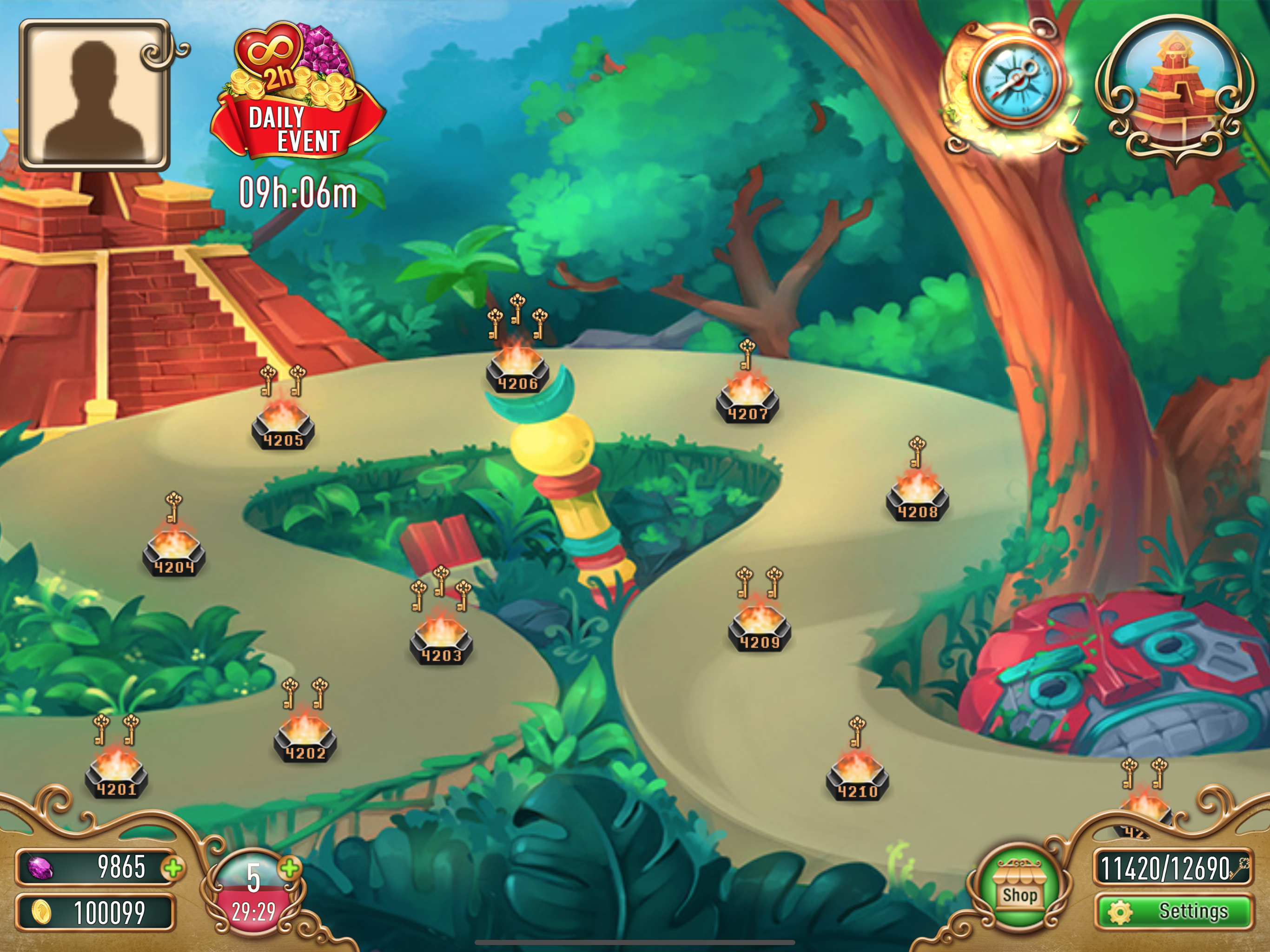Pick the level 4204 fire pedestal
The width and height of the screenshot is (1270, 952).
[x=174, y=552]
